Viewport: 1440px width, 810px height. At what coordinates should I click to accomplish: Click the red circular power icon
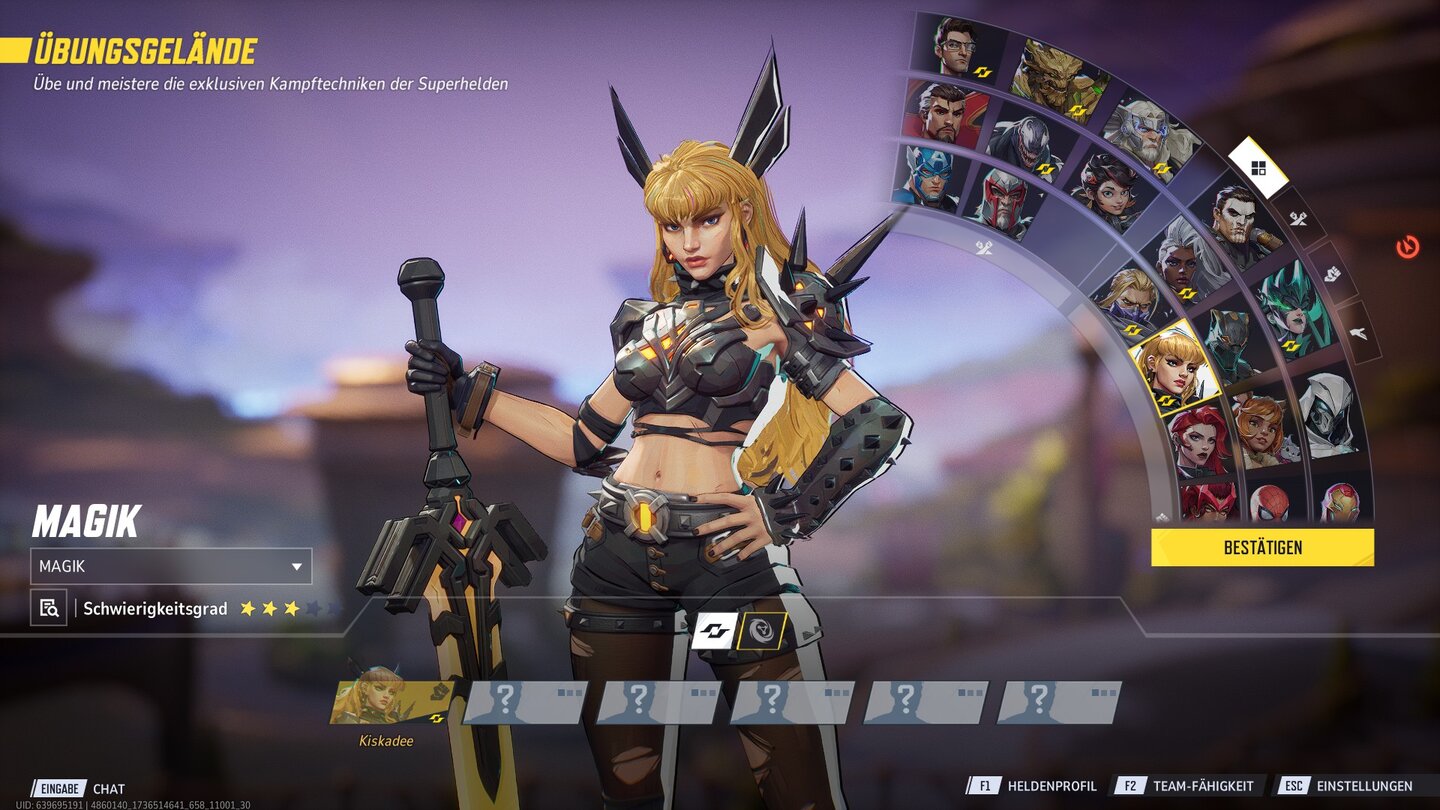[x=1408, y=247]
